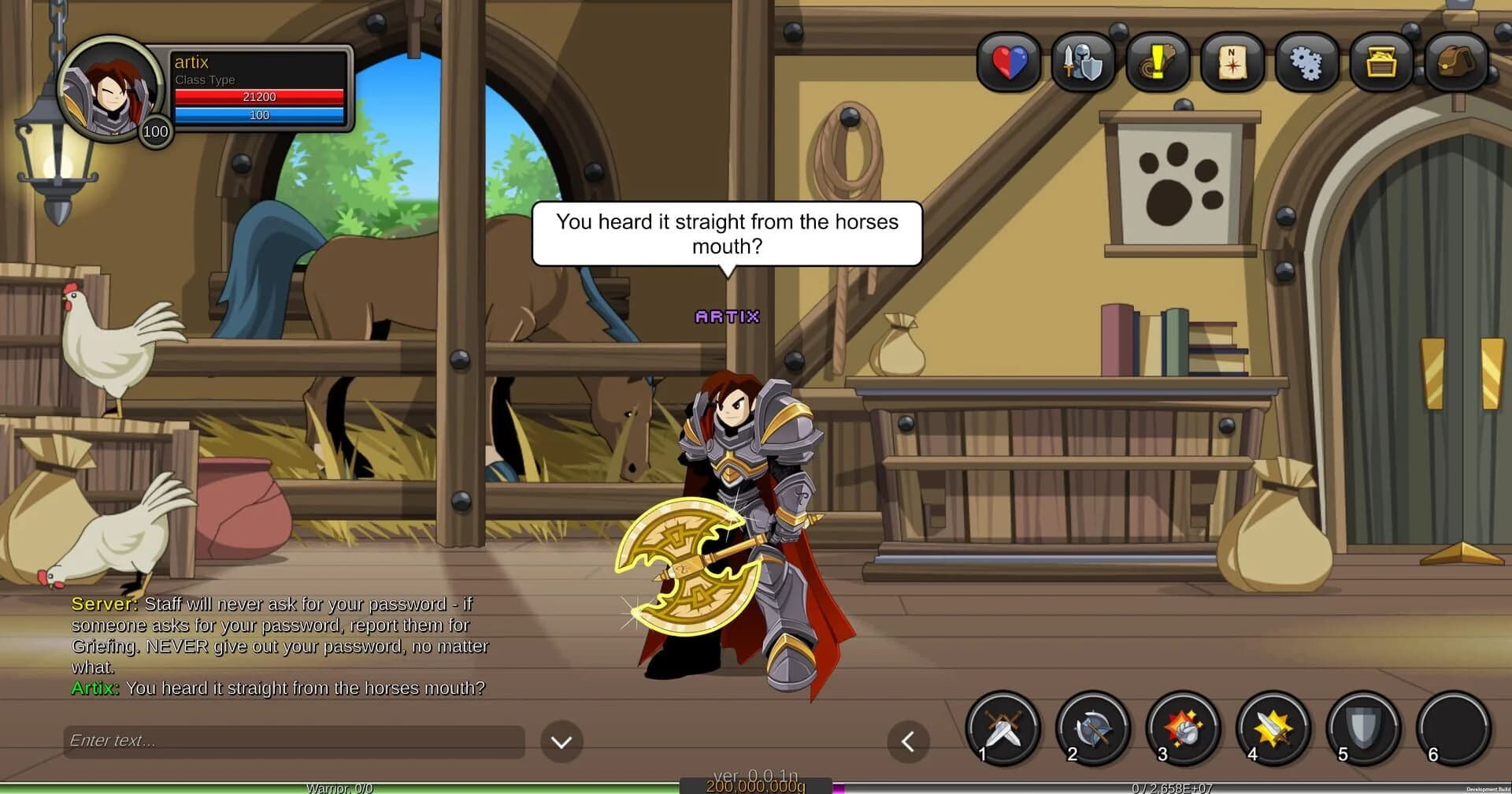Activate the shield defense skill in slot 5
Screen dimensions: 1512x794
click(x=1362, y=729)
